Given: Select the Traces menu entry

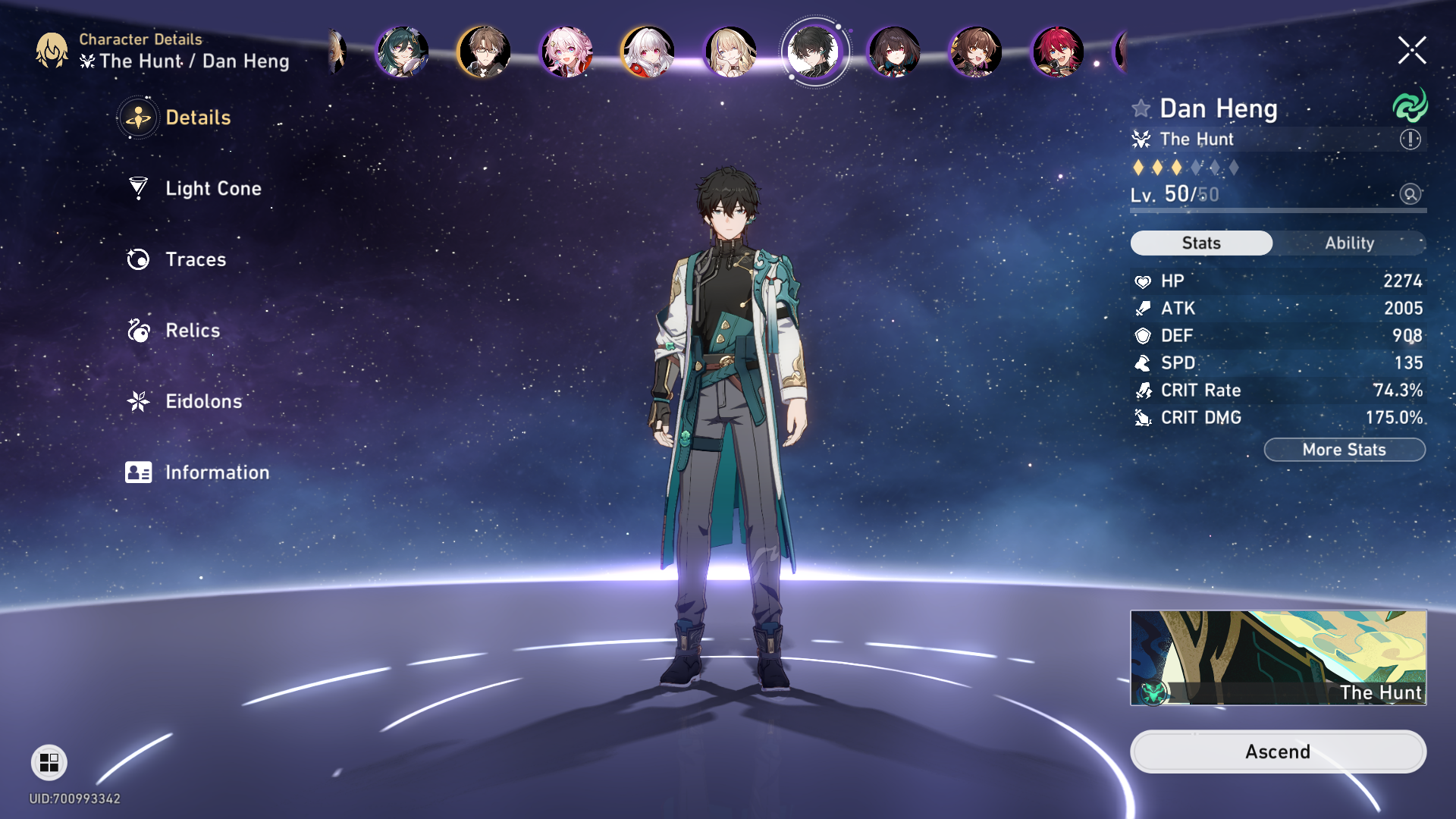Looking at the screenshot, I should (196, 259).
